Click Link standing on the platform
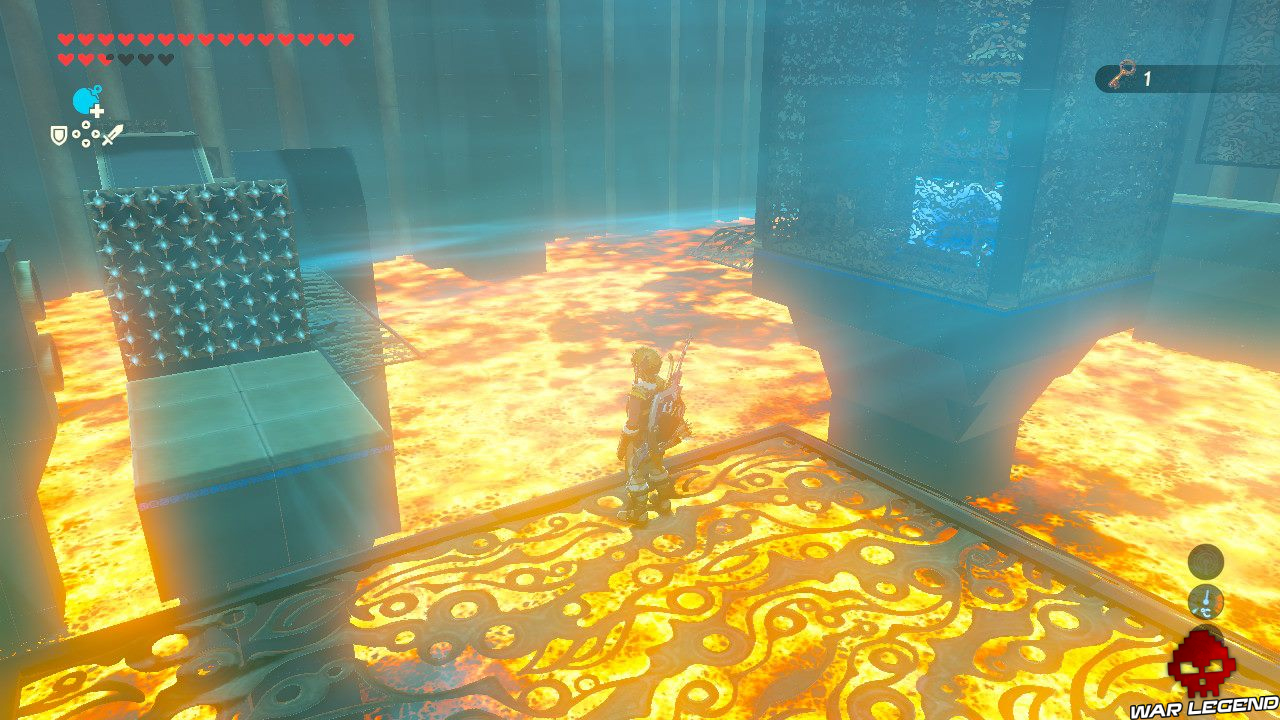 pyautogui.click(x=645, y=430)
